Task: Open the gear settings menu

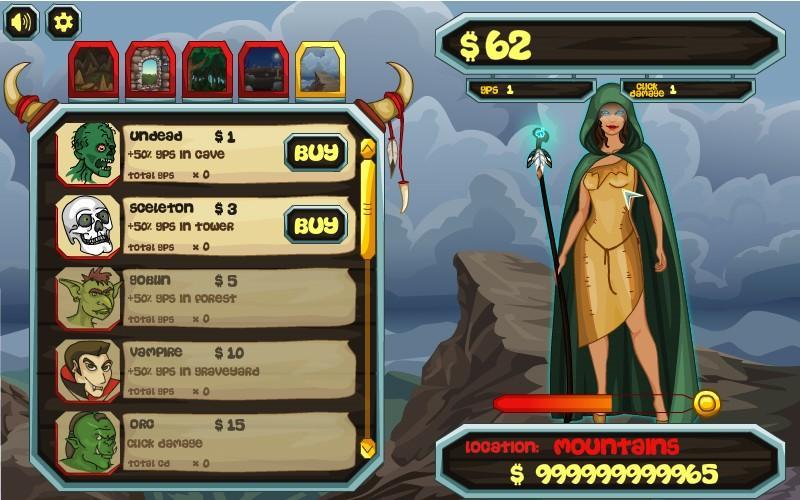Action: point(64,21)
